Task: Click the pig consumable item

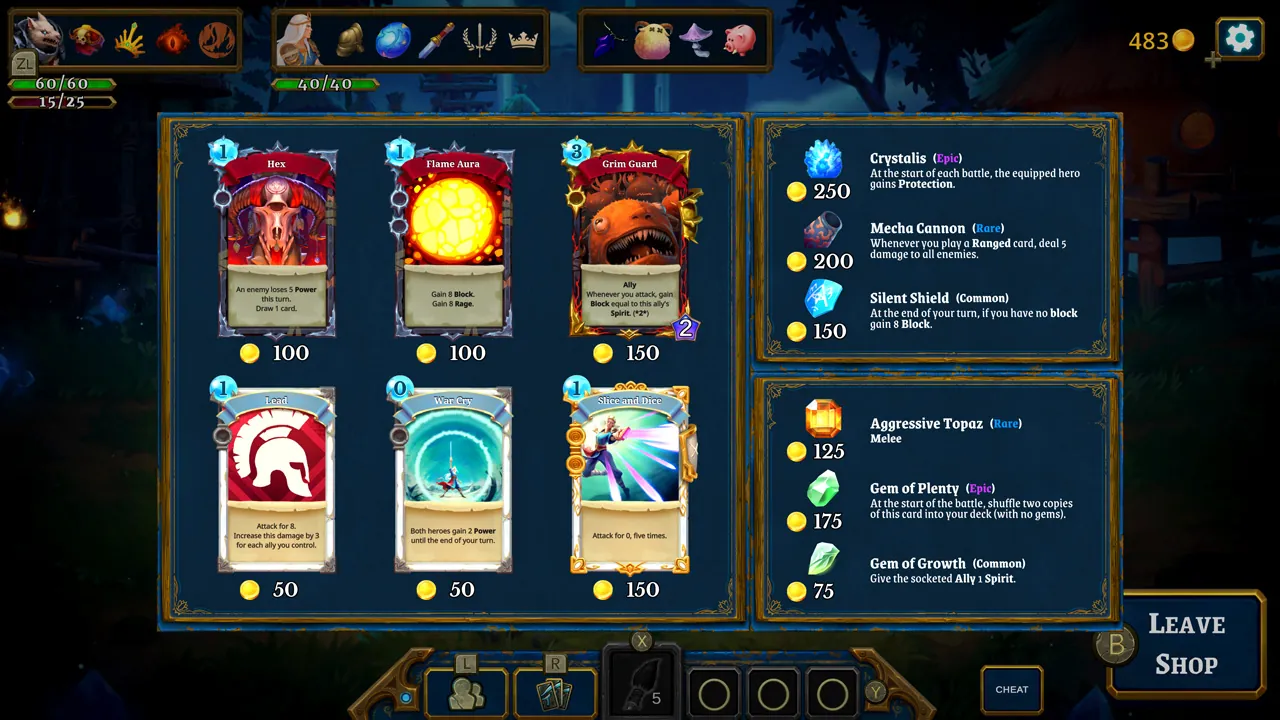Action: click(x=740, y=38)
